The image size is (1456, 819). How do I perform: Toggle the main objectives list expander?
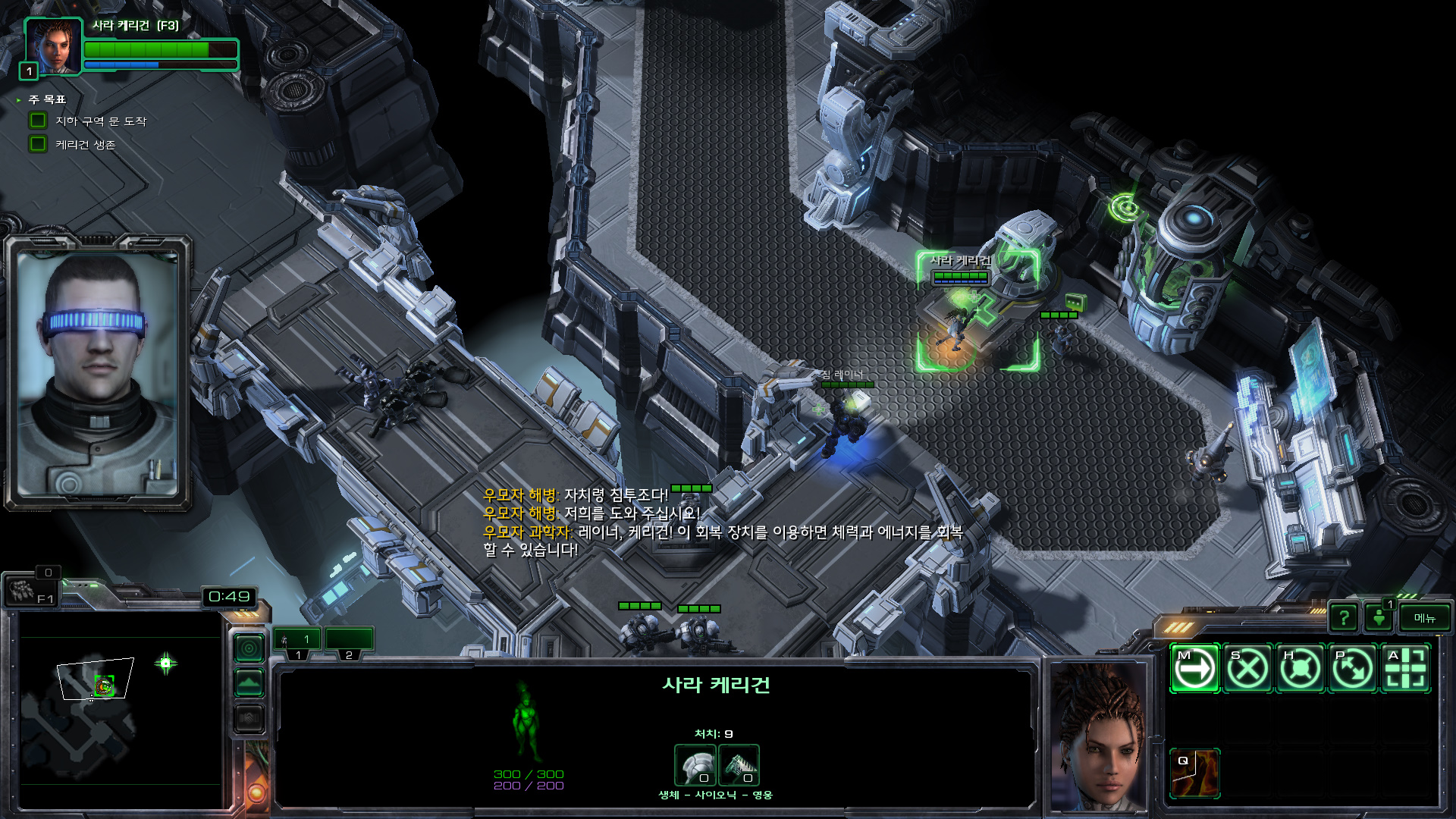click(x=19, y=100)
